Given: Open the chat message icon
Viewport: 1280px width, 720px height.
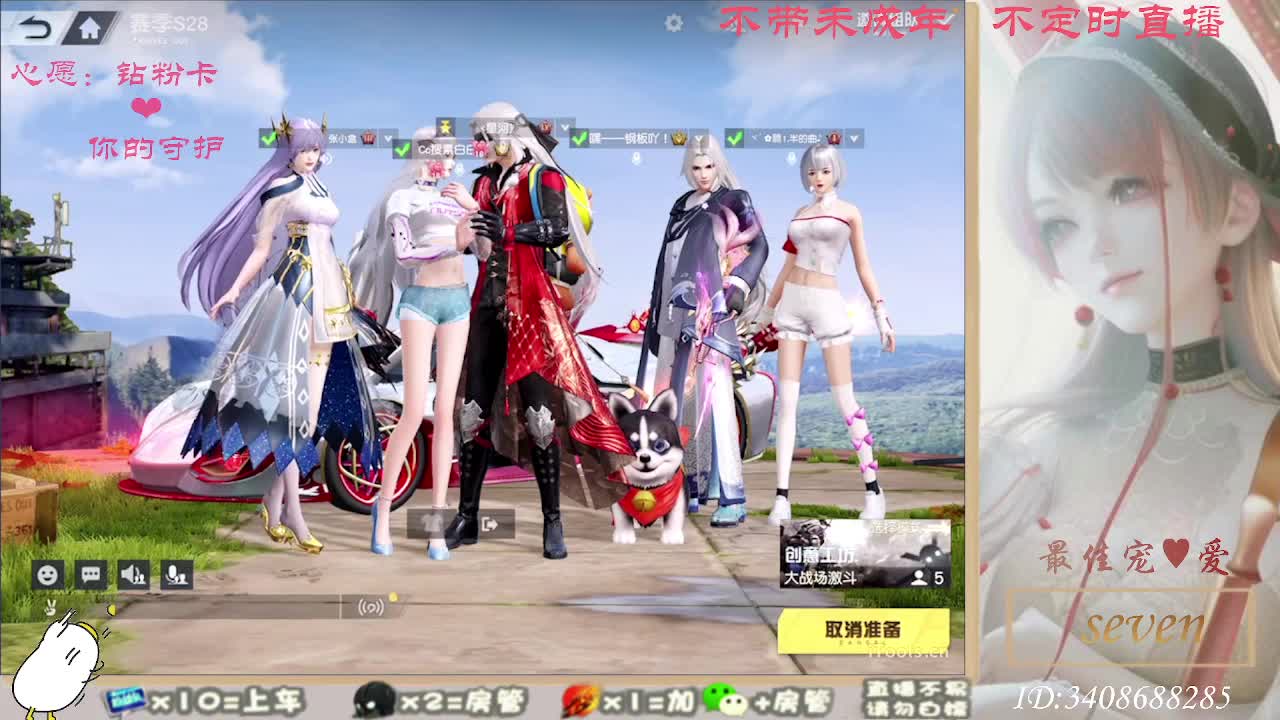Looking at the screenshot, I should [89, 574].
